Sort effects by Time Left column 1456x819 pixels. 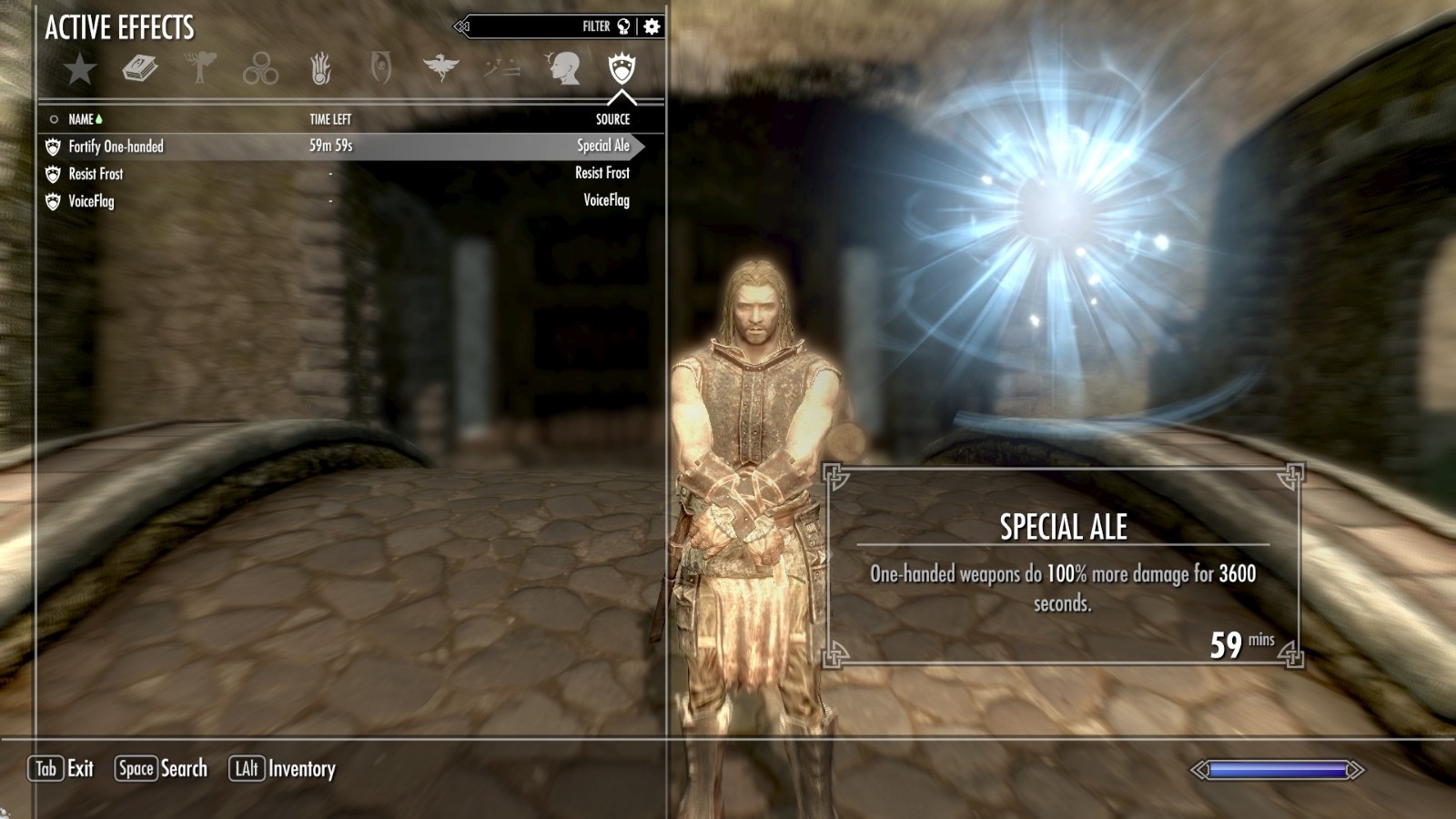[330, 119]
